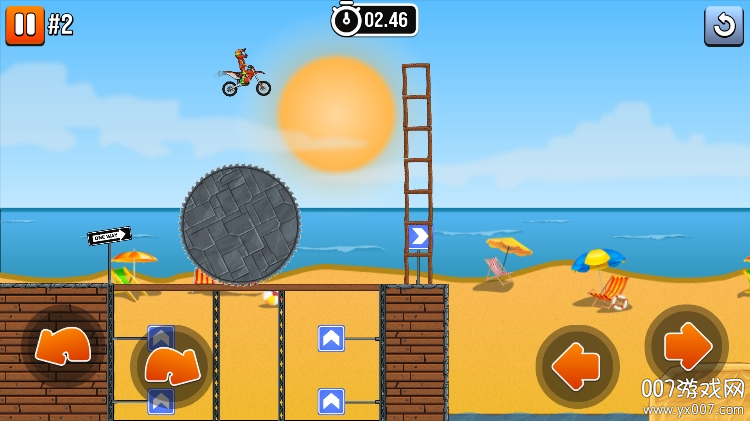Viewport: 750px width, 421px height.
Task: Lean the bike forward with the curved right arrow
Action: [x=171, y=366]
